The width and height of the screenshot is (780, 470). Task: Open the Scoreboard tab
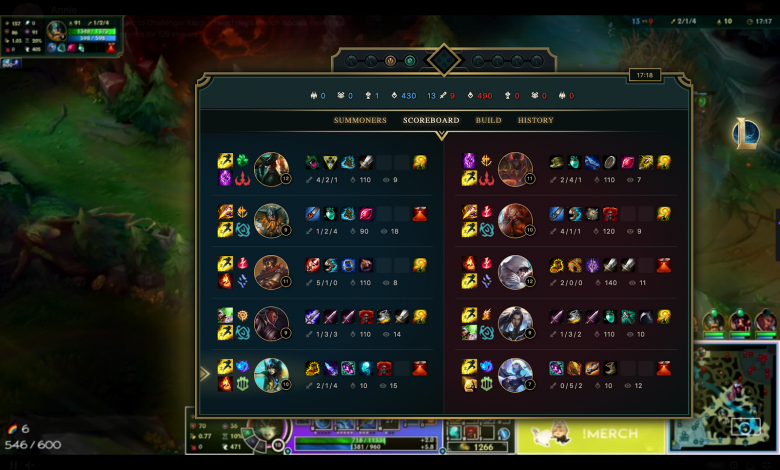[x=431, y=121]
